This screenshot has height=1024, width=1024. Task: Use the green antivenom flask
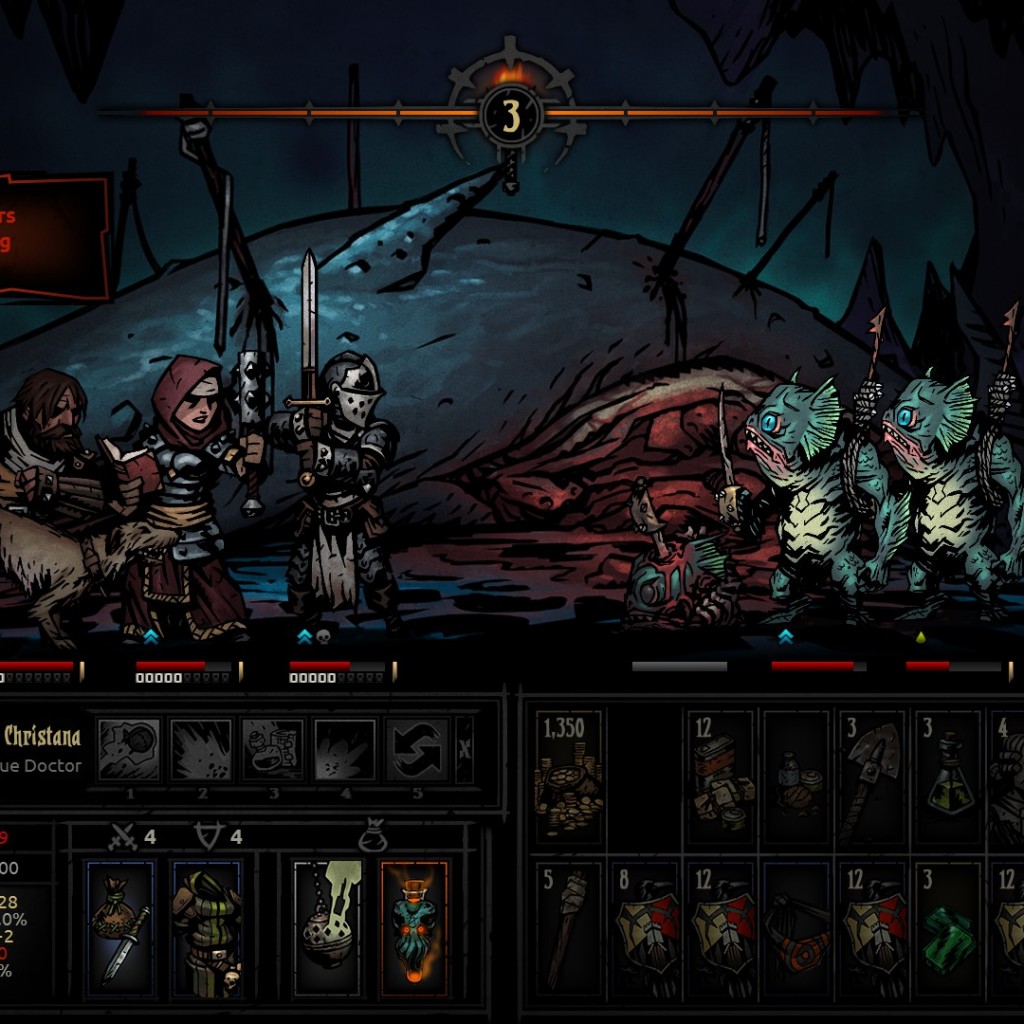(x=947, y=777)
